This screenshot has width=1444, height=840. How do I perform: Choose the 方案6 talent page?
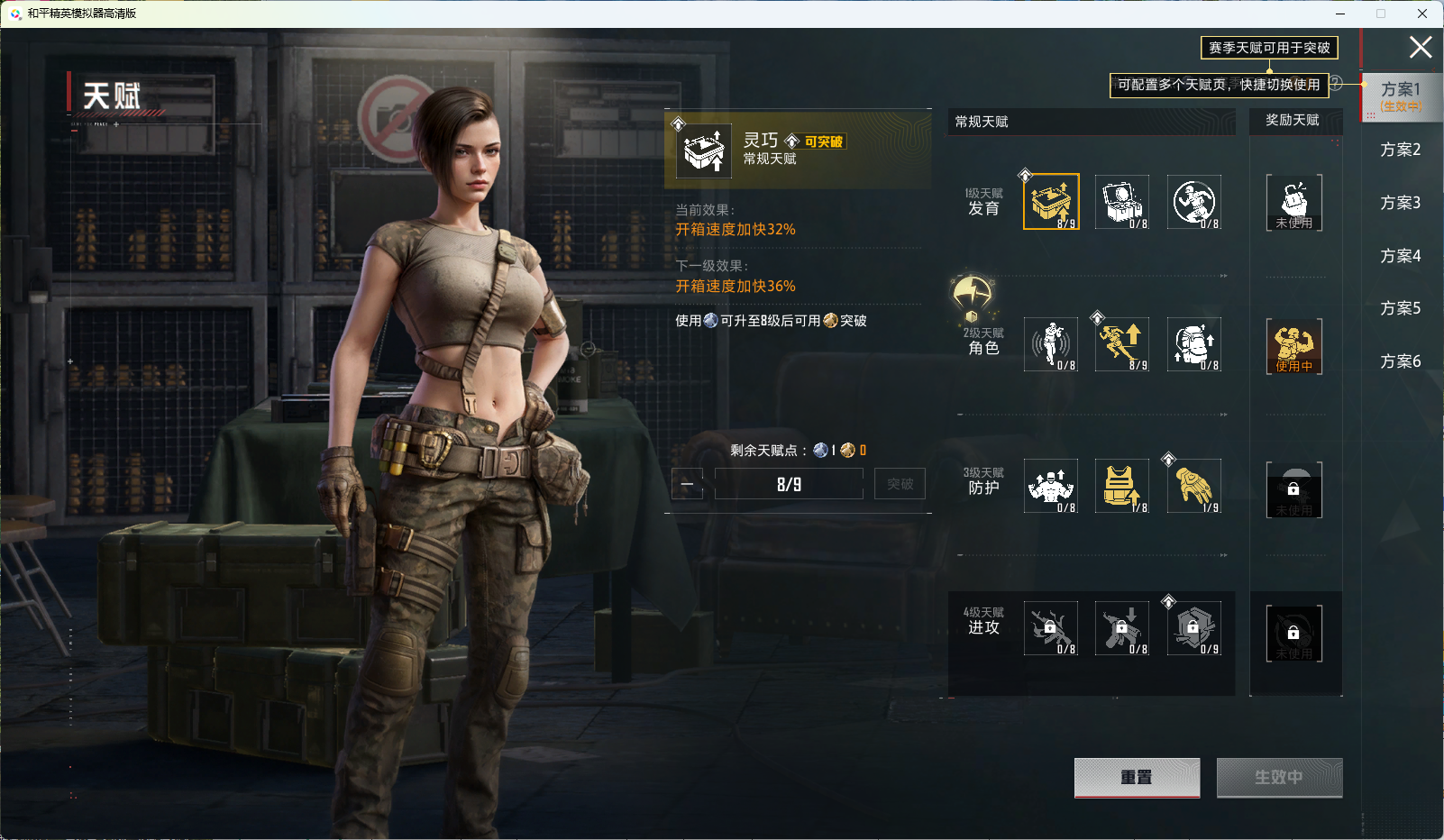point(1400,361)
